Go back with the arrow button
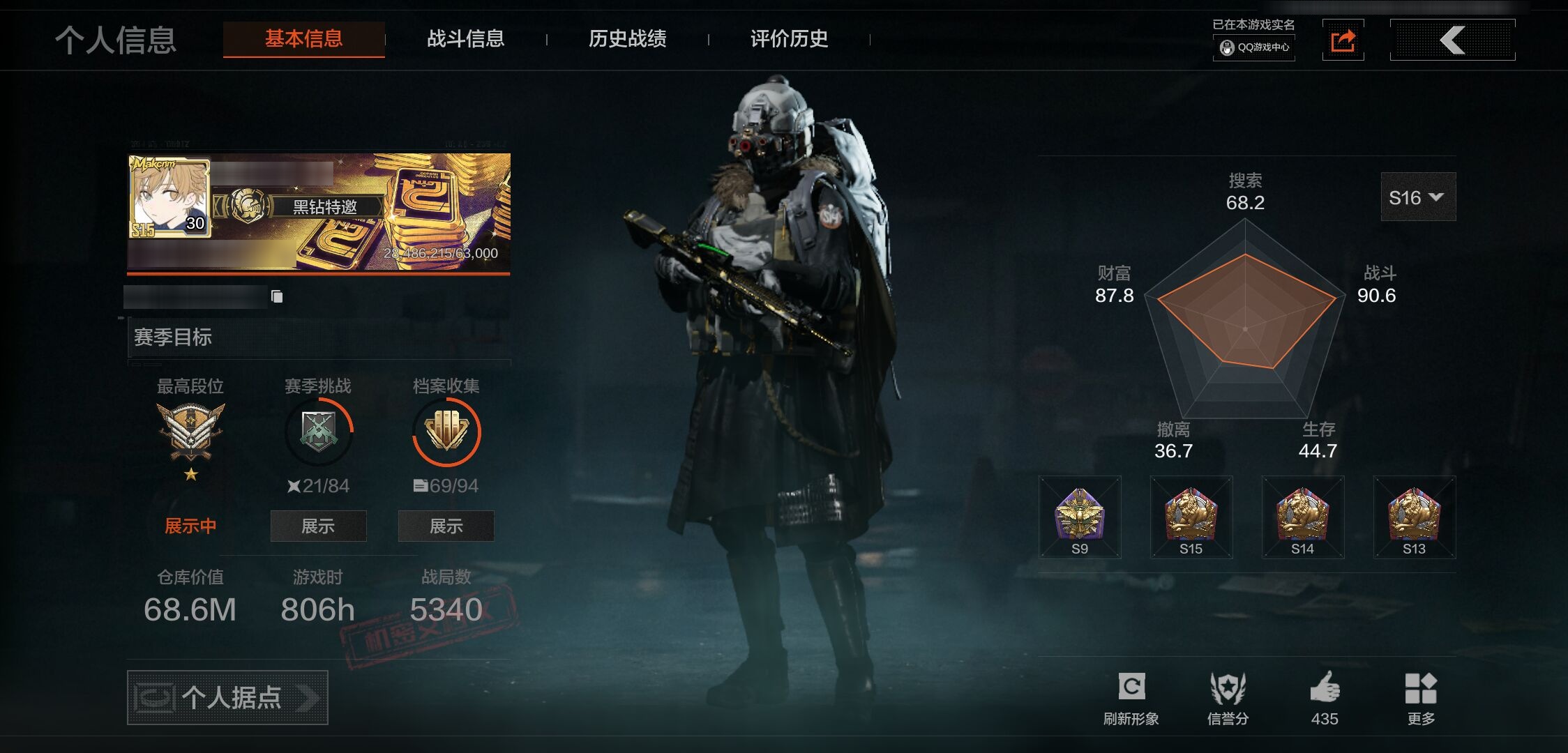Viewport: 1568px width, 753px height. (x=1452, y=40)
